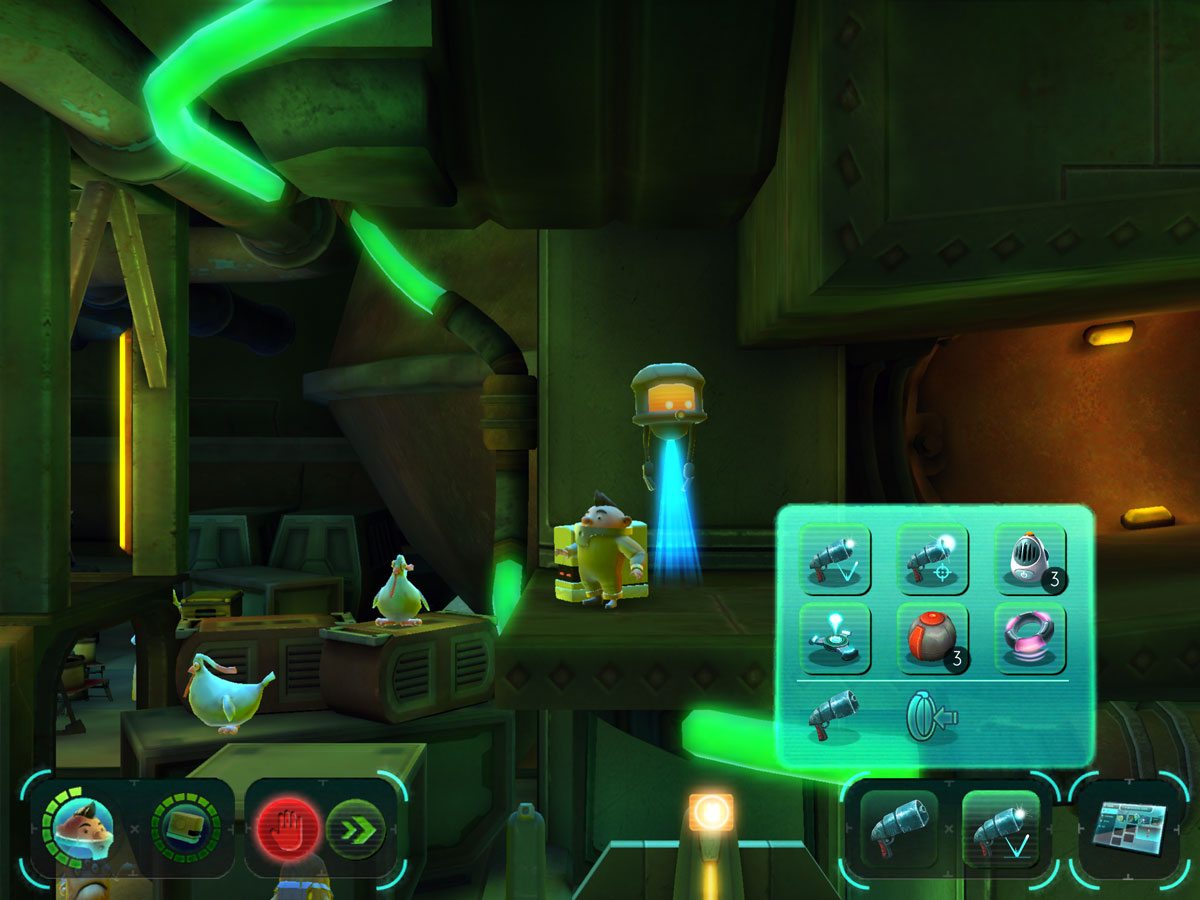Viewport: 1200px width, 900px height.
Task: Choose the gun with crosshair icon
Action: click(x=932, y=559)
